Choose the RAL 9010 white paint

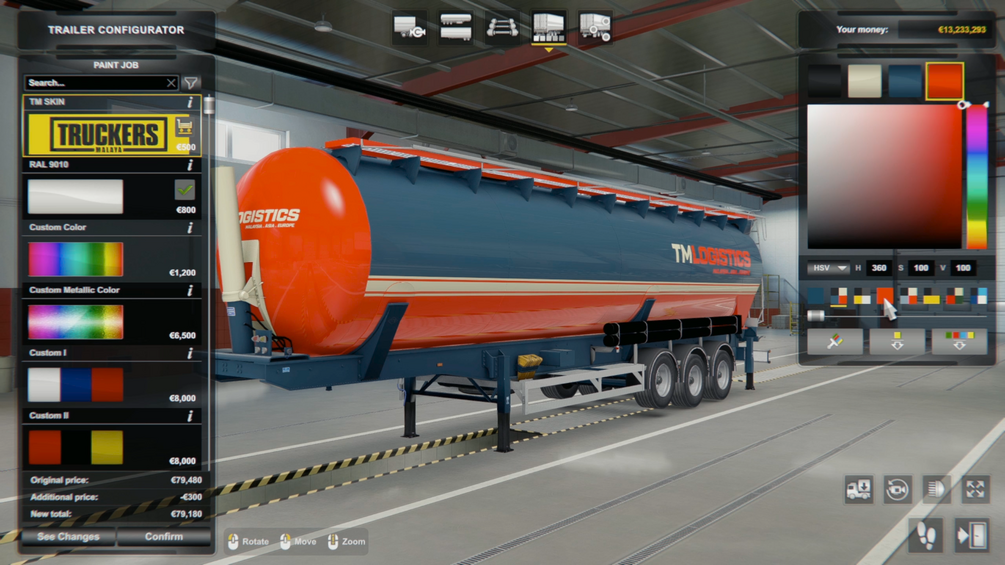point(76,197)
